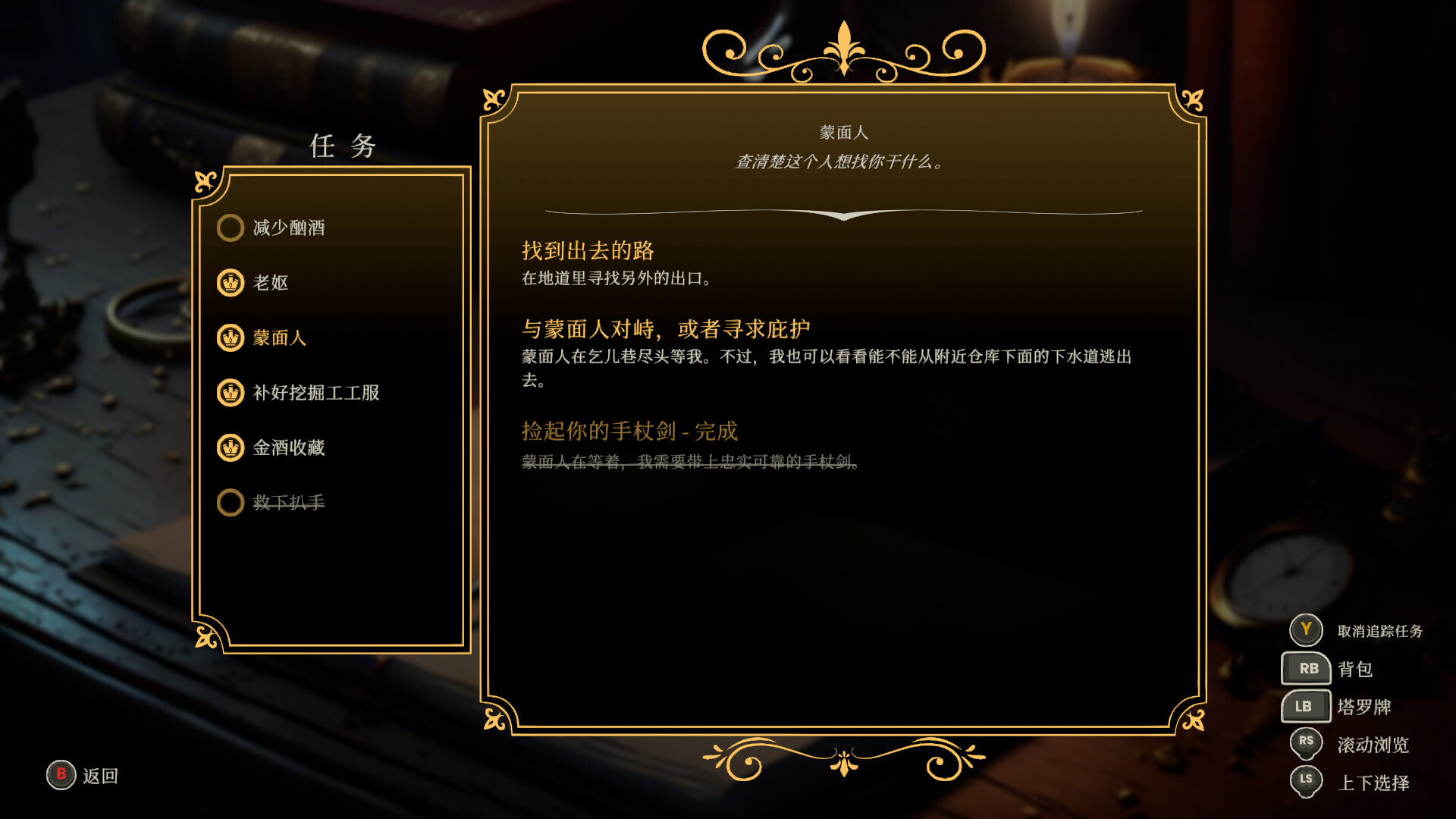
Task: Click the 蒙面人 quest title header
Action: (842, 130)
